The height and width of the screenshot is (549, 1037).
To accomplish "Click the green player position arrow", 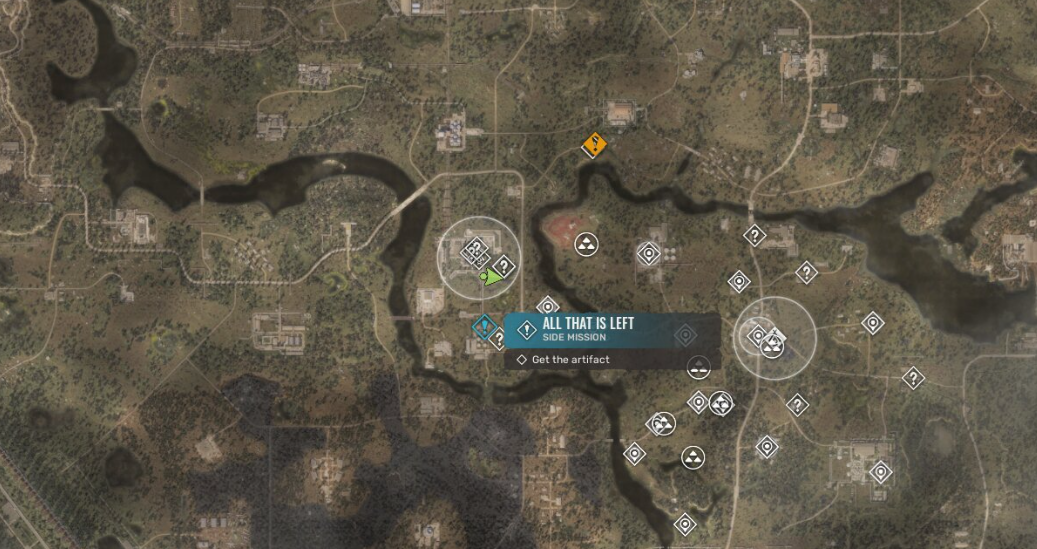I will (493, 278).
